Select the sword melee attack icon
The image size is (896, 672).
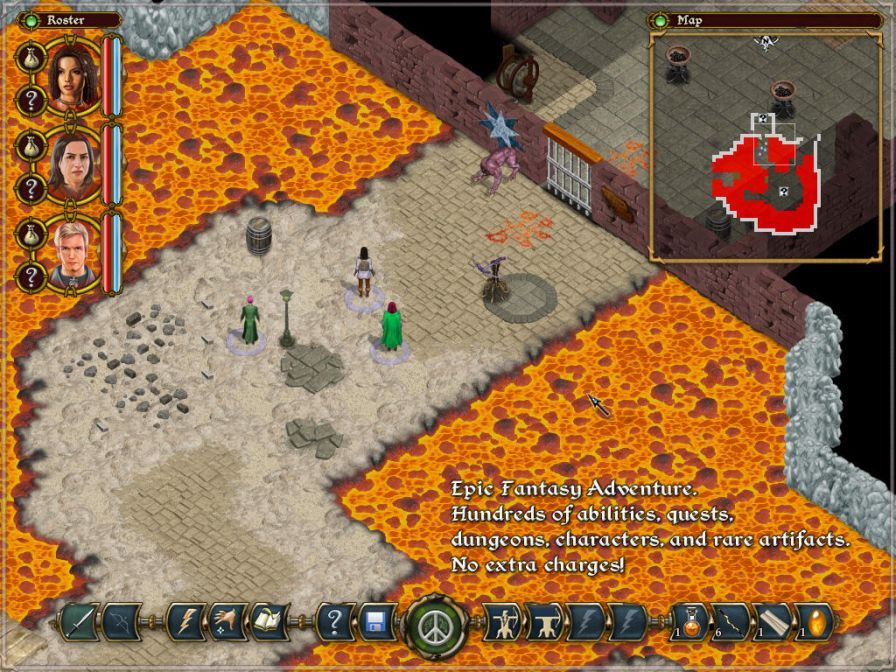[76, 622]
